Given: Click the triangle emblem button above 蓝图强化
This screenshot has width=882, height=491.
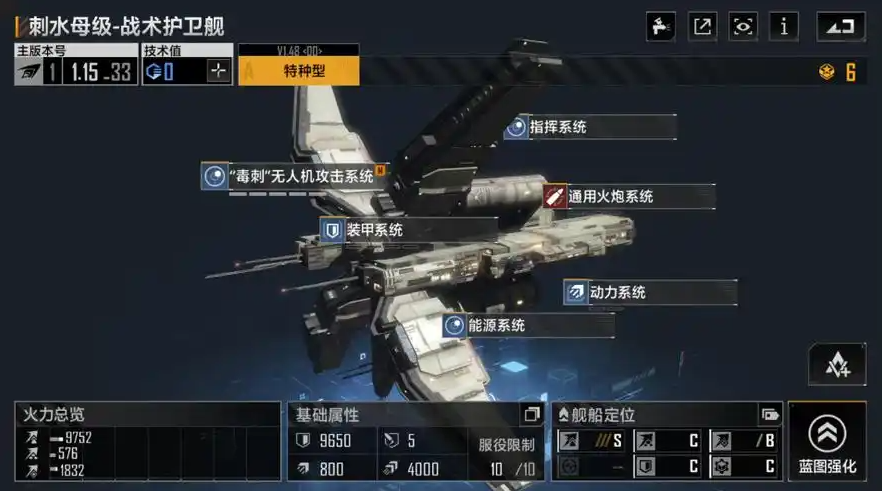Looking at the screenshot, I should (837, 365).
